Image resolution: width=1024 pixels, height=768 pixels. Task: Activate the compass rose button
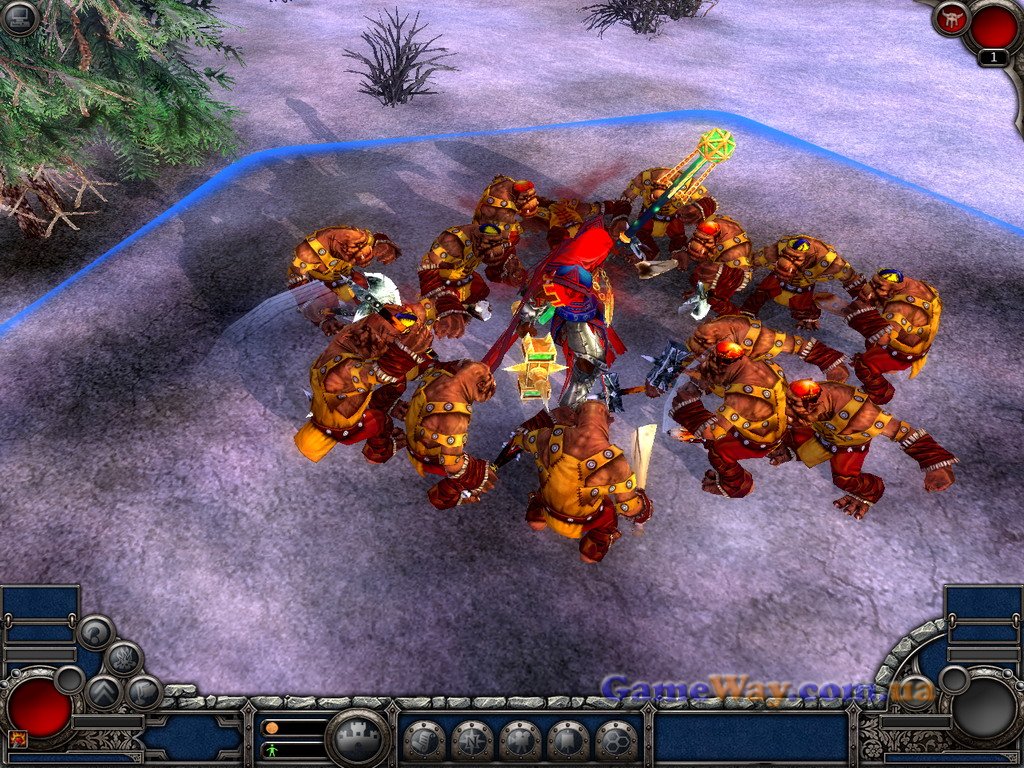tap(472, 741)
